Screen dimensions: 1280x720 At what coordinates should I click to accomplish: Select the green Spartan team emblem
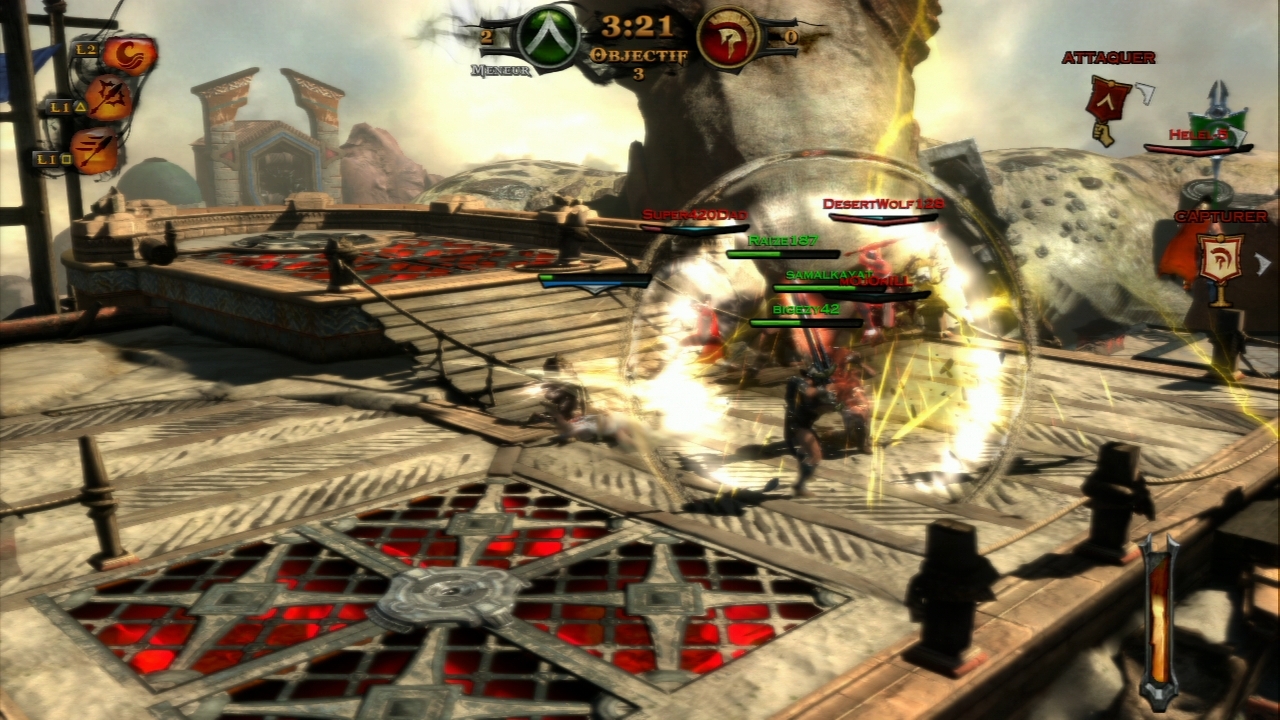tap(547, 40)
